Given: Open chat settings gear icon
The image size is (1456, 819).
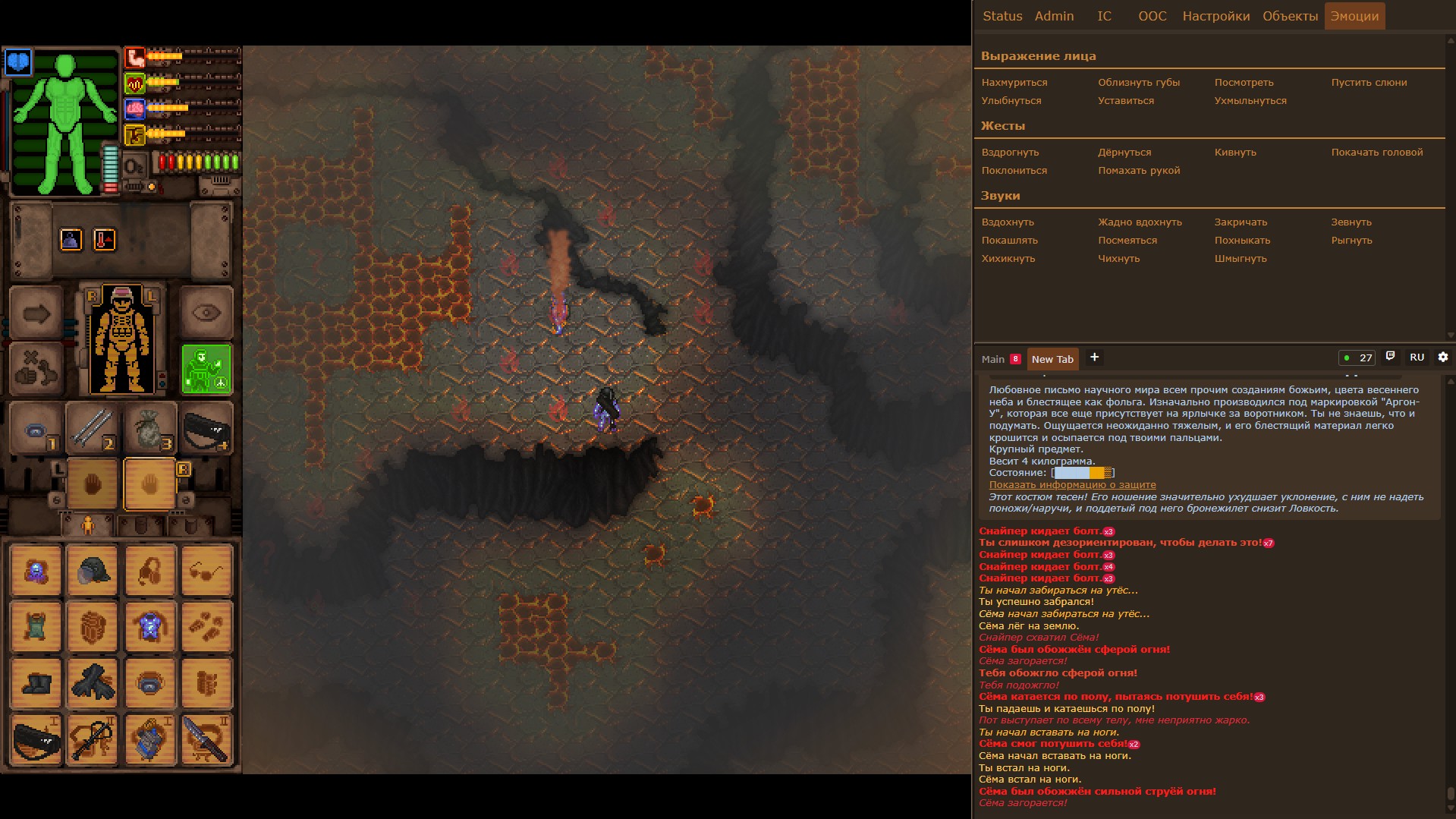Looking at the screenshot, I should pyautogui.click(x=1442, y=358).
